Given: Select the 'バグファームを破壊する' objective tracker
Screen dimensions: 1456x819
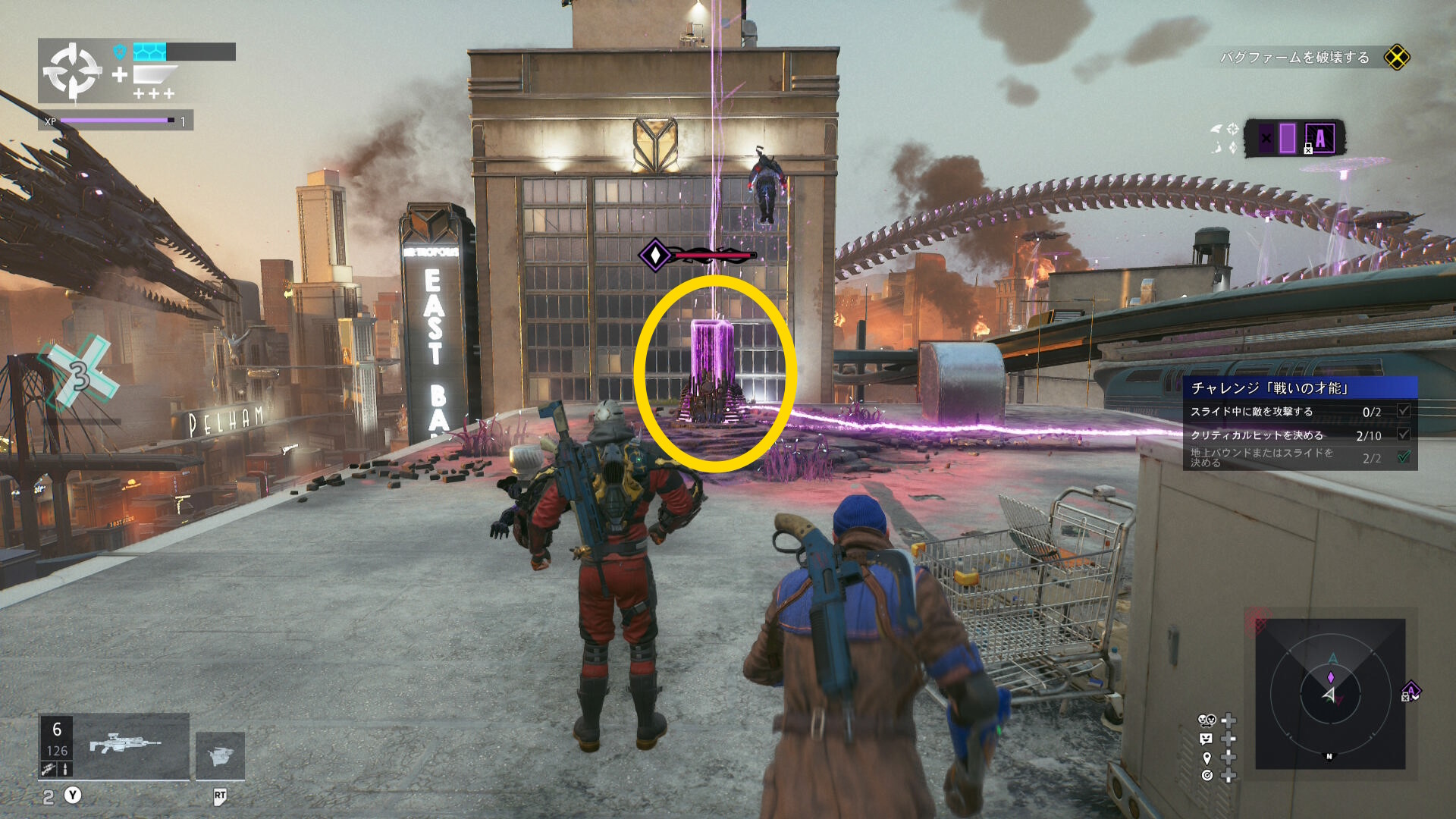Looking at the screenshot, I should (x=1294, y=58).
